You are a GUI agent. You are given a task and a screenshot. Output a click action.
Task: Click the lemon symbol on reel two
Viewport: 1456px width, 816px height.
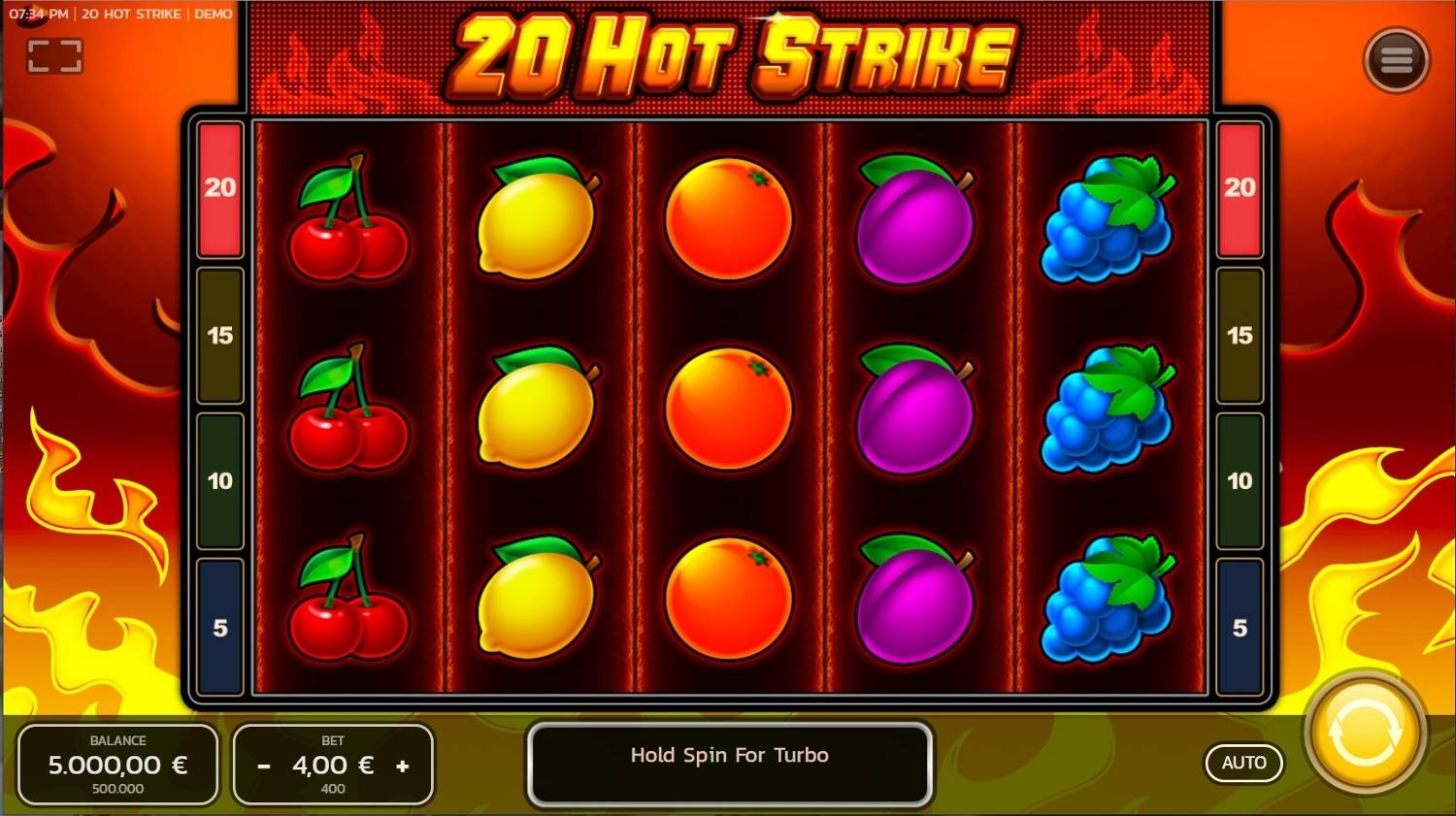click(x=537, y=218)
